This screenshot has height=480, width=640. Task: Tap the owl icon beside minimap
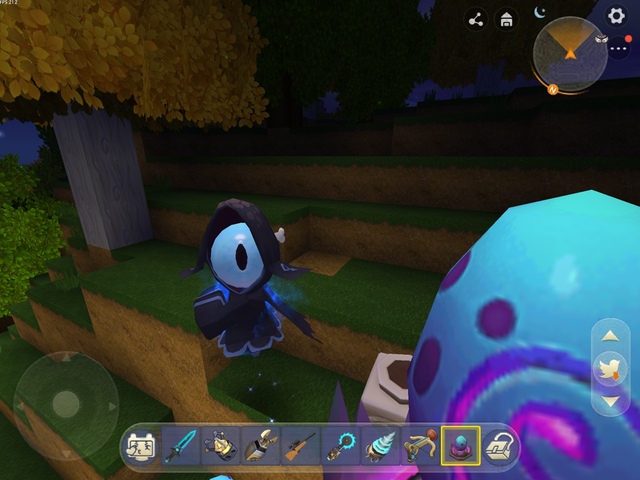pos(603,39)
